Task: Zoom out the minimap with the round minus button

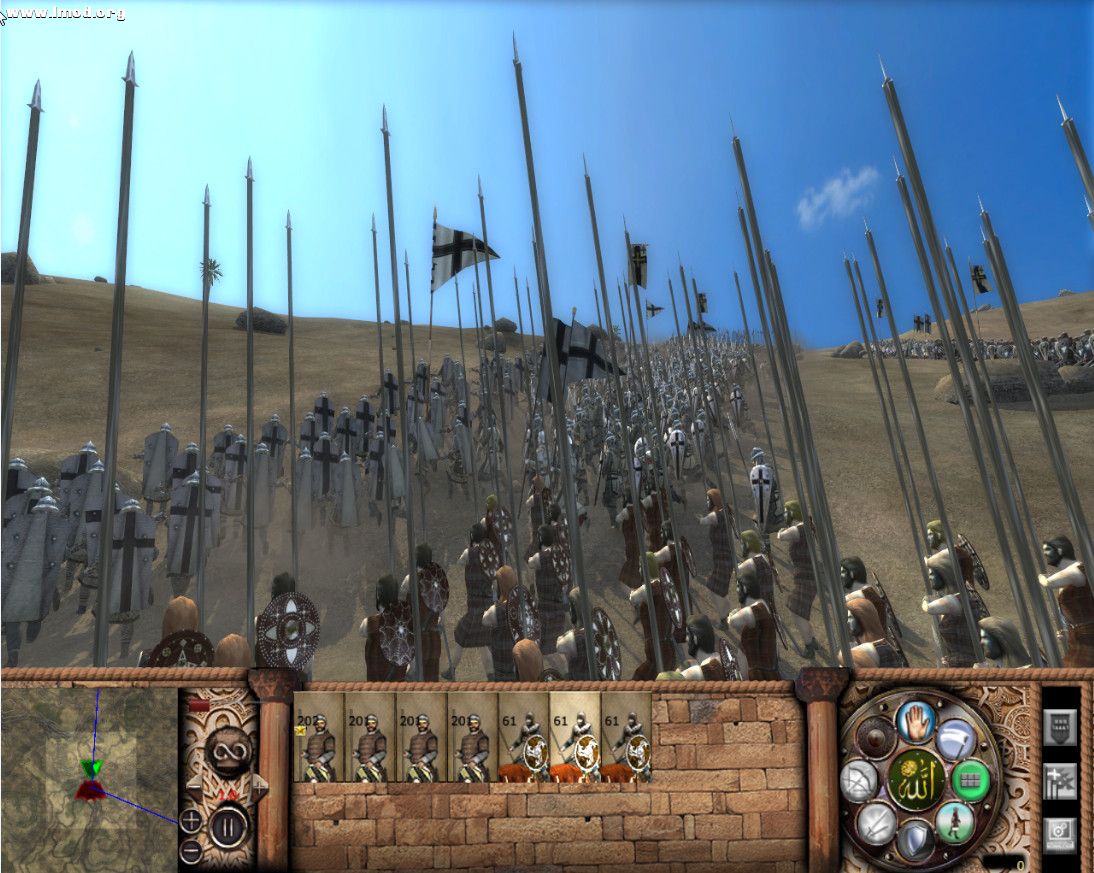Action: click(191, 852)
